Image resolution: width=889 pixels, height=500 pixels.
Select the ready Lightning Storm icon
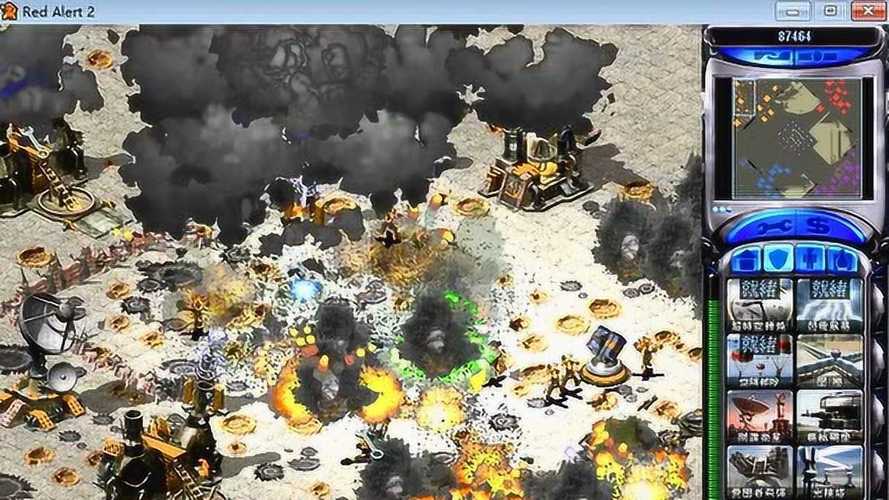pyautogui.click(x=829, y=304)
